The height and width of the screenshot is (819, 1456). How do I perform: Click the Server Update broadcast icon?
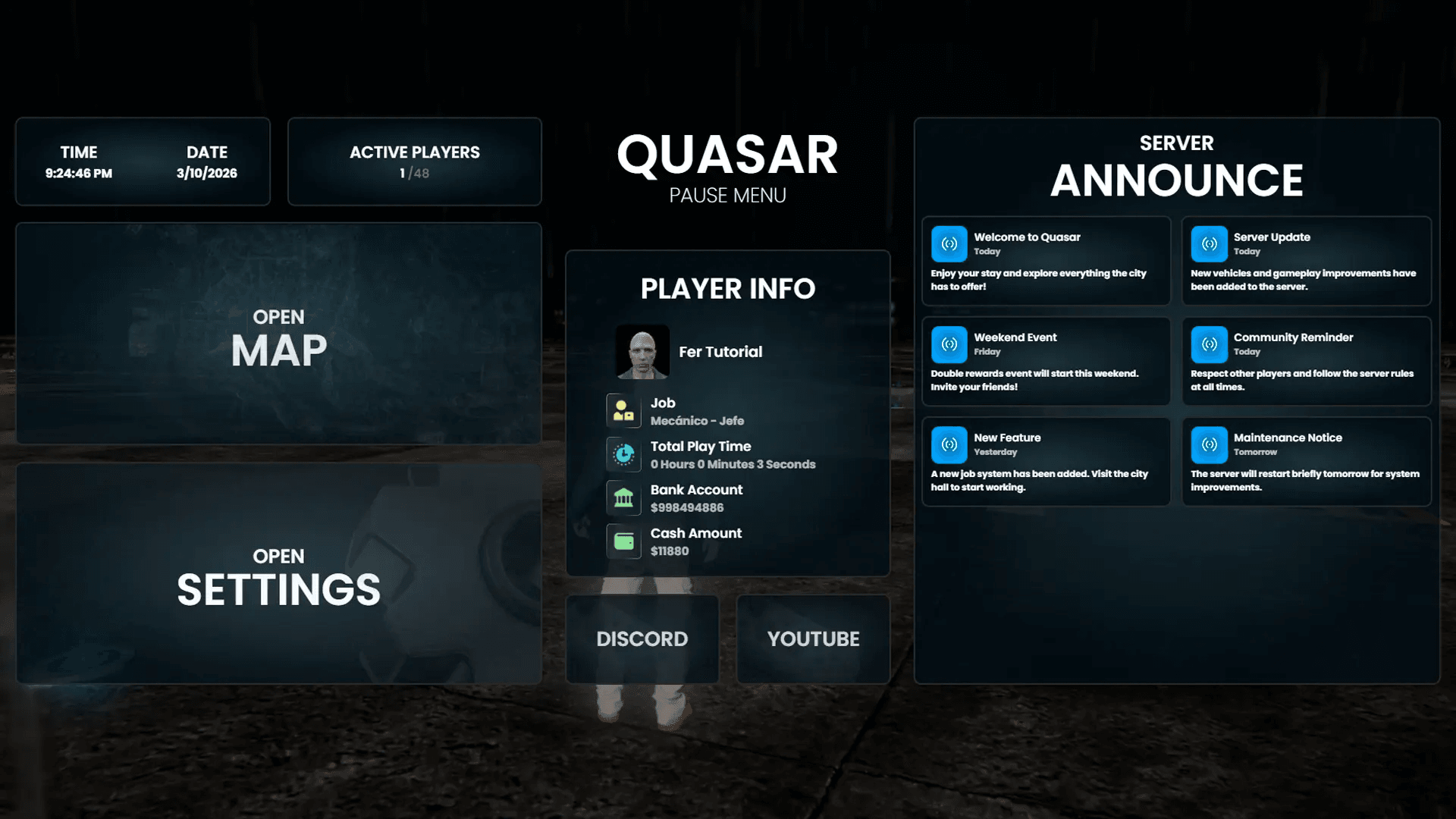tap(1209, 243)
